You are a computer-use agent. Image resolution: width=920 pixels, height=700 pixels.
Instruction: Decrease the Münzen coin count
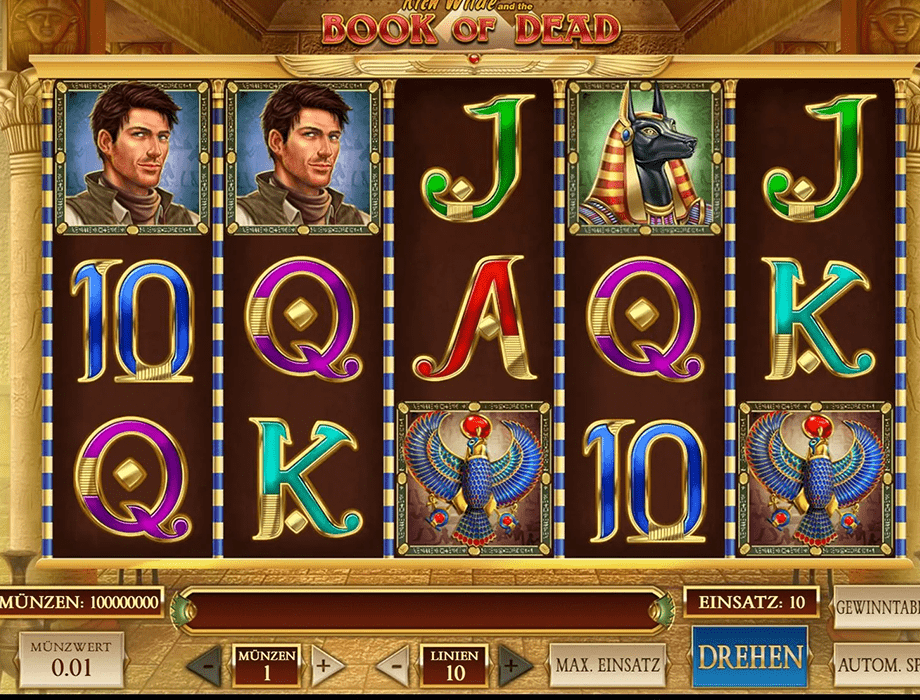pyautogui.click(x=205, y=663)
